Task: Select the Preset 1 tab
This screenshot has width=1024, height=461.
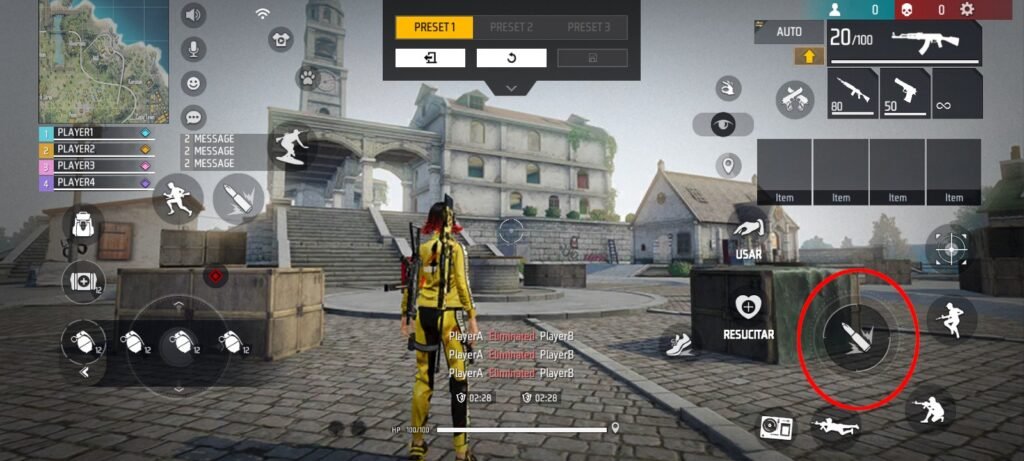Action: click(434, 27)
